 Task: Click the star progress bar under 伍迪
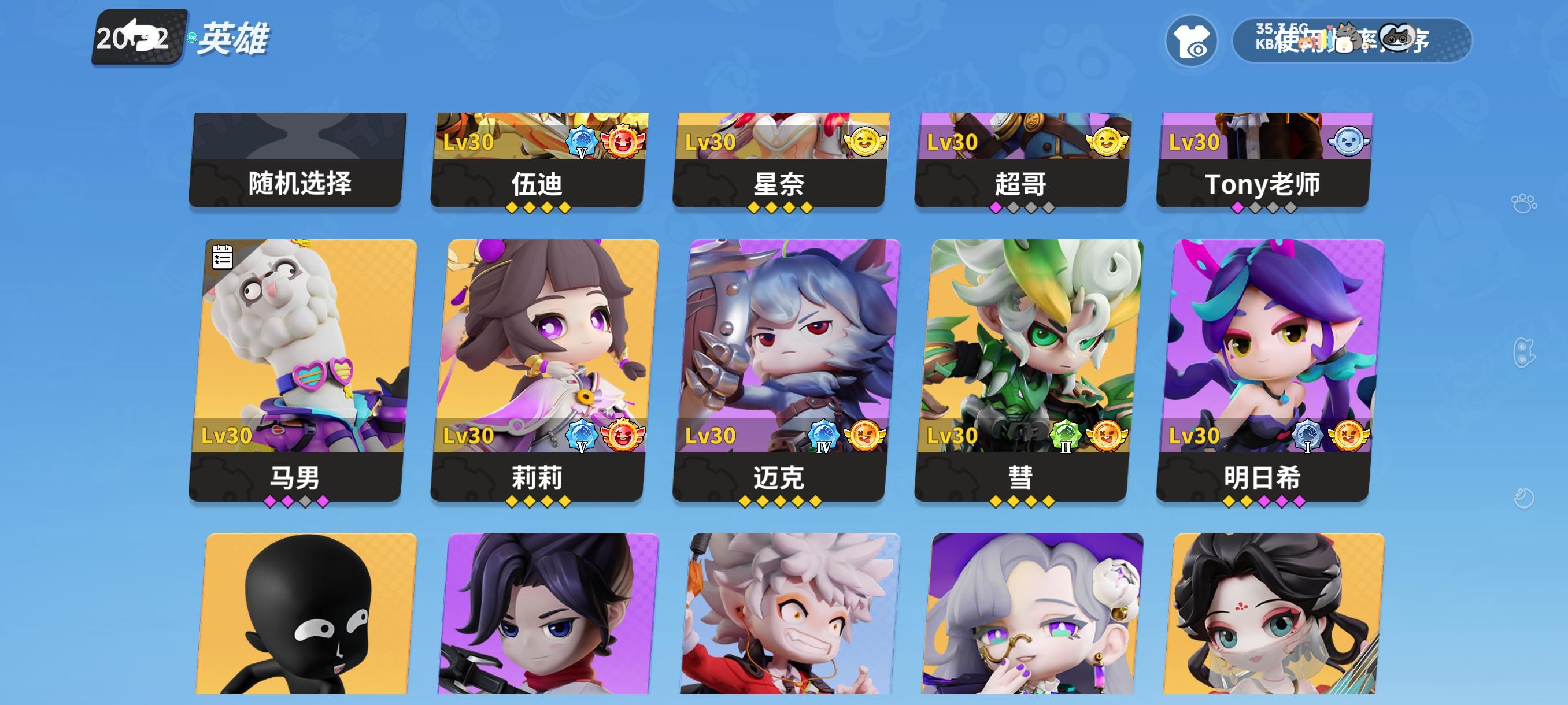click(x=540, y=208)
